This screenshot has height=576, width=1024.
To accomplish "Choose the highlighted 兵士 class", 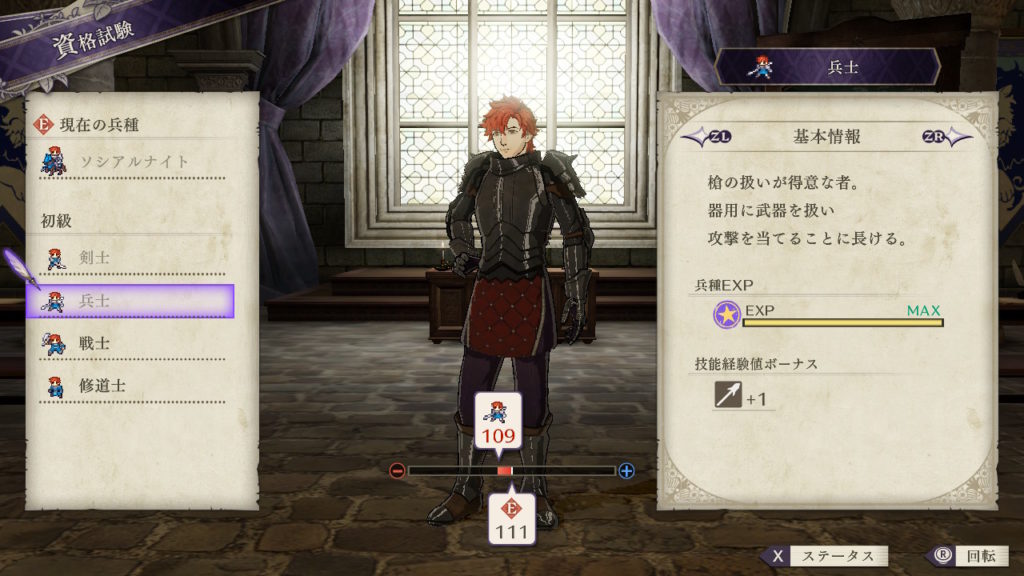I will coord(130,301).
